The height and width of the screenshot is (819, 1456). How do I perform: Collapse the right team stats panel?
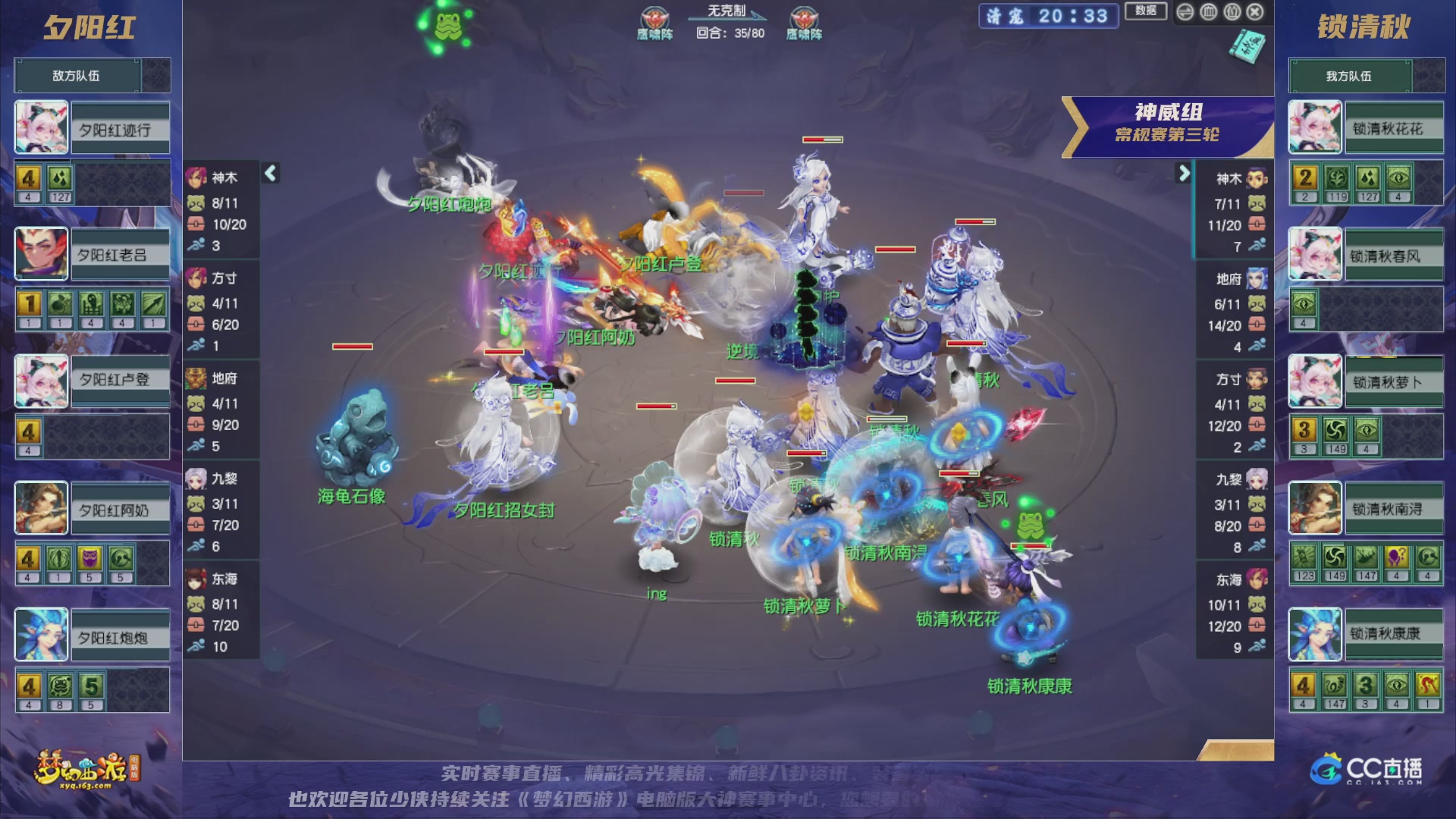coord(1185,173)
